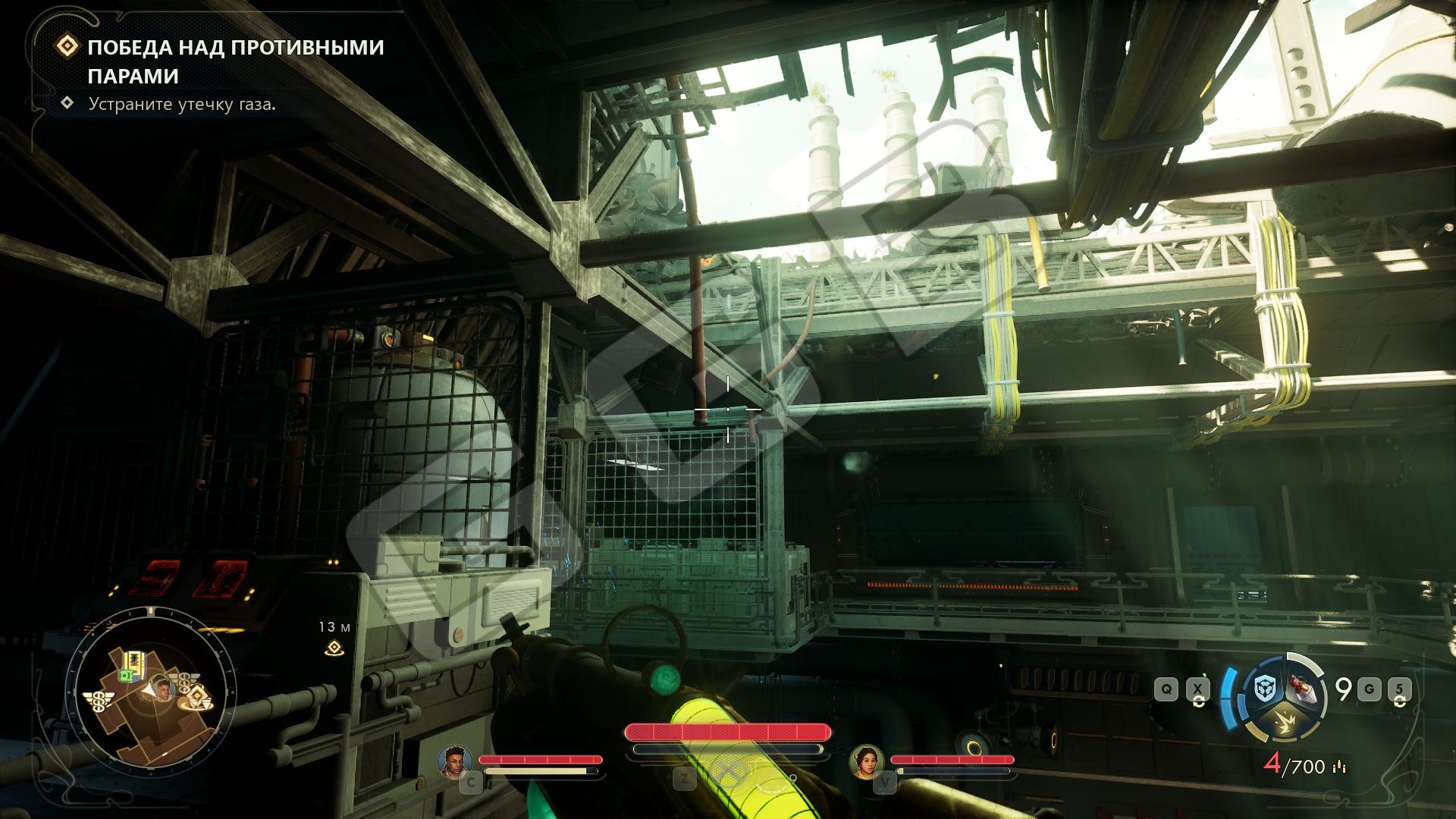Use the crossed-out inhaler icon
The height and width of the screenshot is (819, 1456).
click(x=729, y=772)
